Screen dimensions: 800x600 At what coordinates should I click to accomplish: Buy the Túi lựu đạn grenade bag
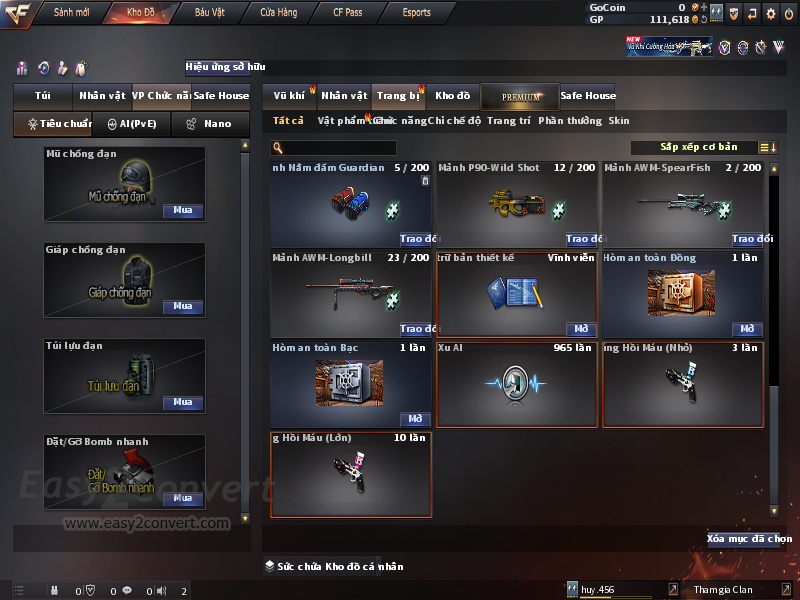[182, 402]
